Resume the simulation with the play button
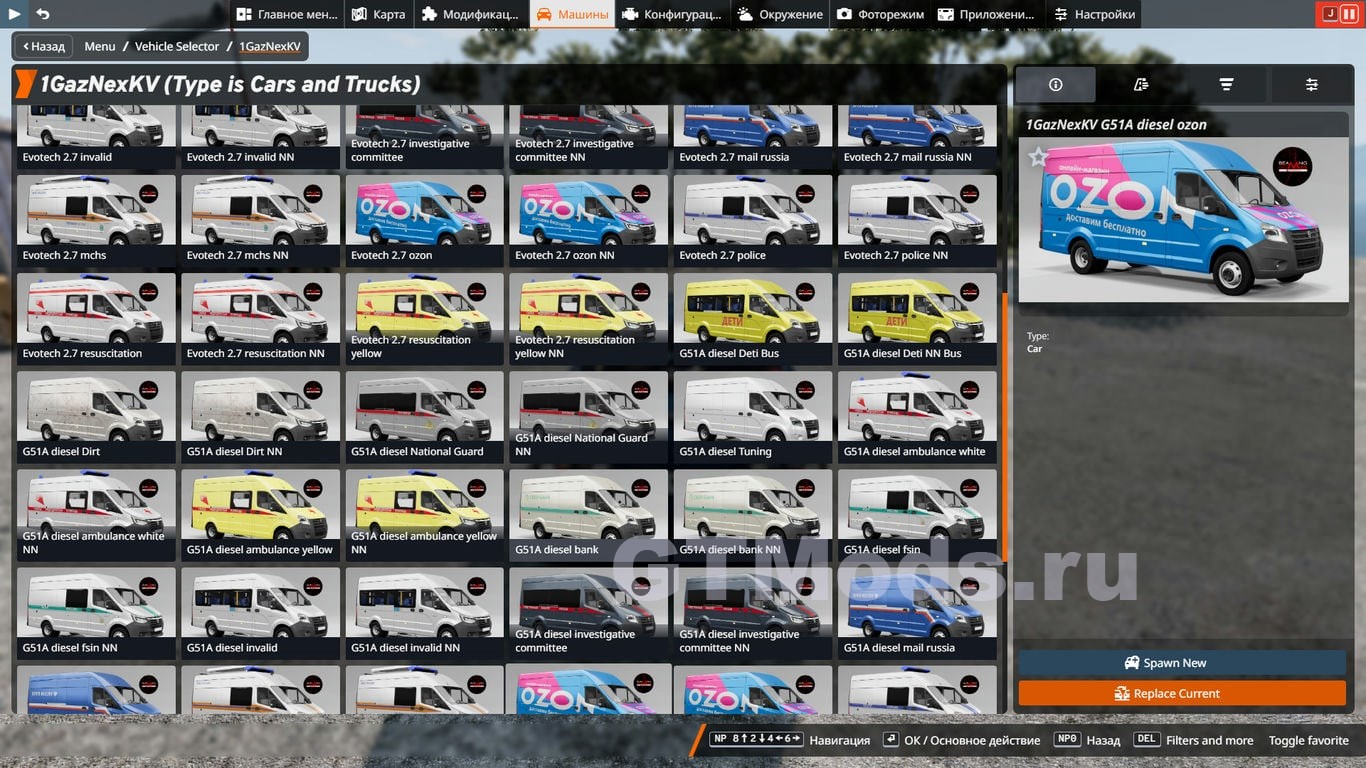 [14, 14]
